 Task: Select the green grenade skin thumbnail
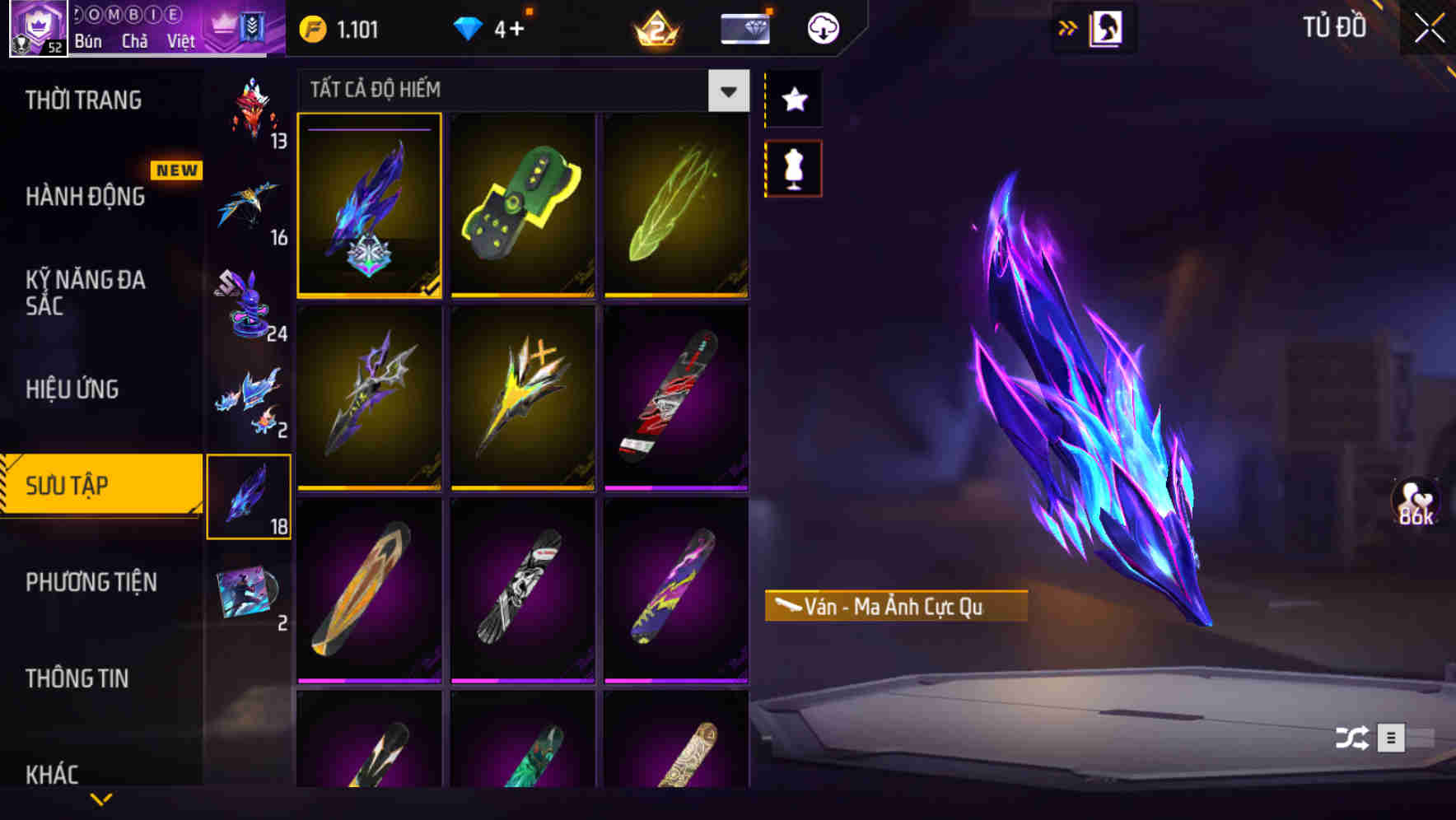(522, 204)
